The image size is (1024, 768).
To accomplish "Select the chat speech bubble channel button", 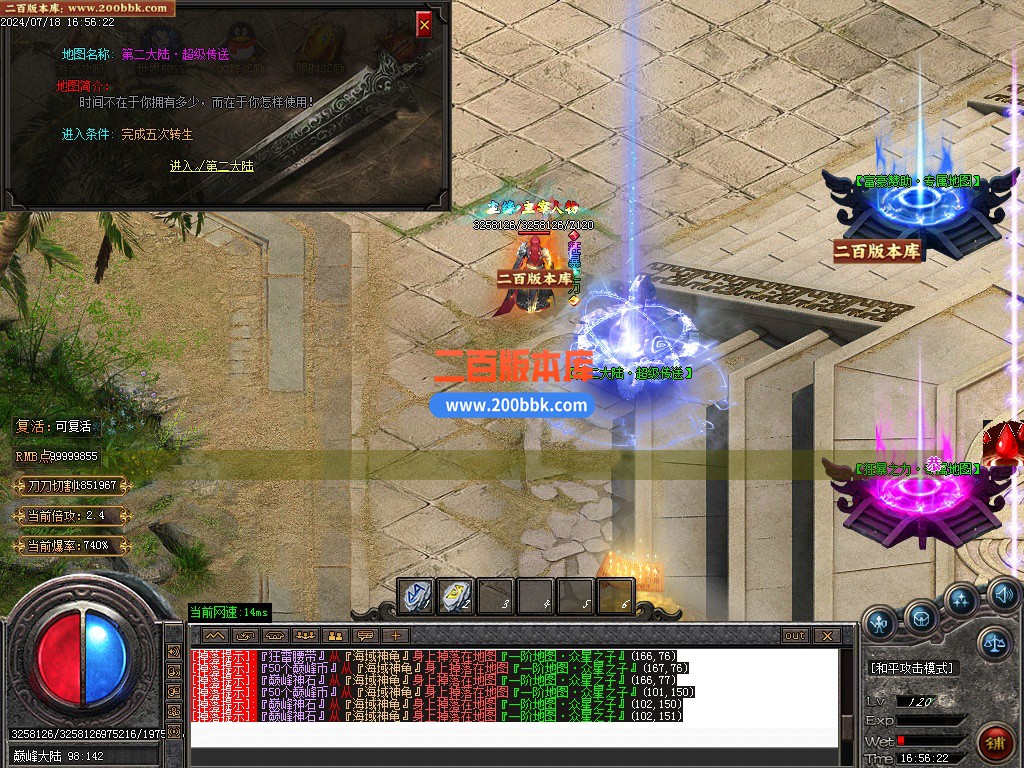I will tap(366, 635).
